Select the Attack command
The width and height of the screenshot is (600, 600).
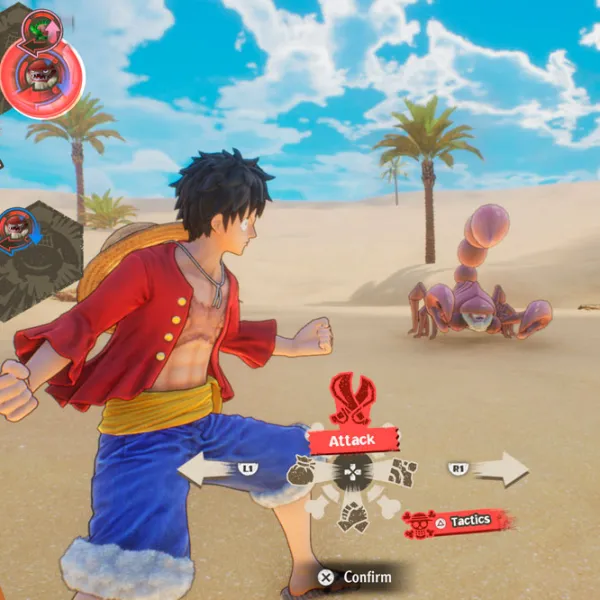pos(353,439)
